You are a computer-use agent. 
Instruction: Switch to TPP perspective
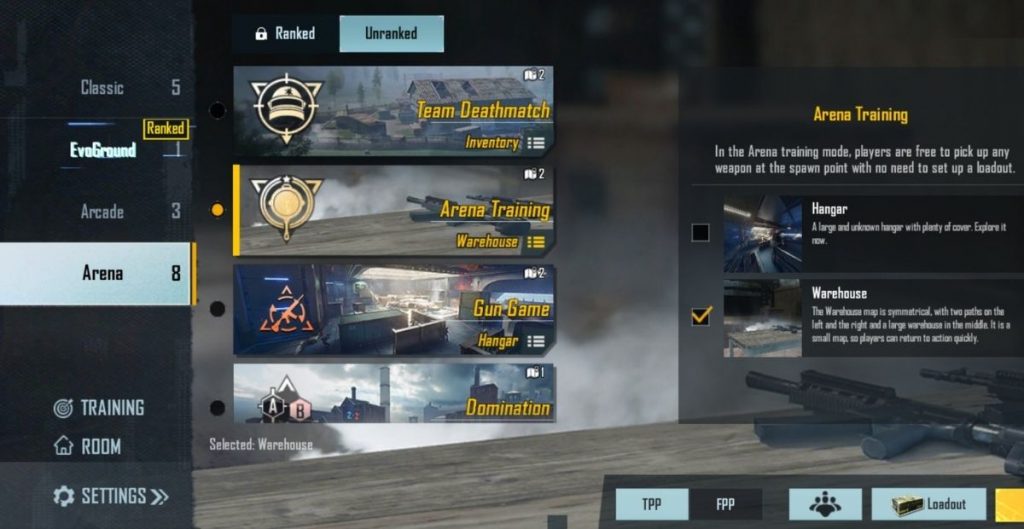650,505
